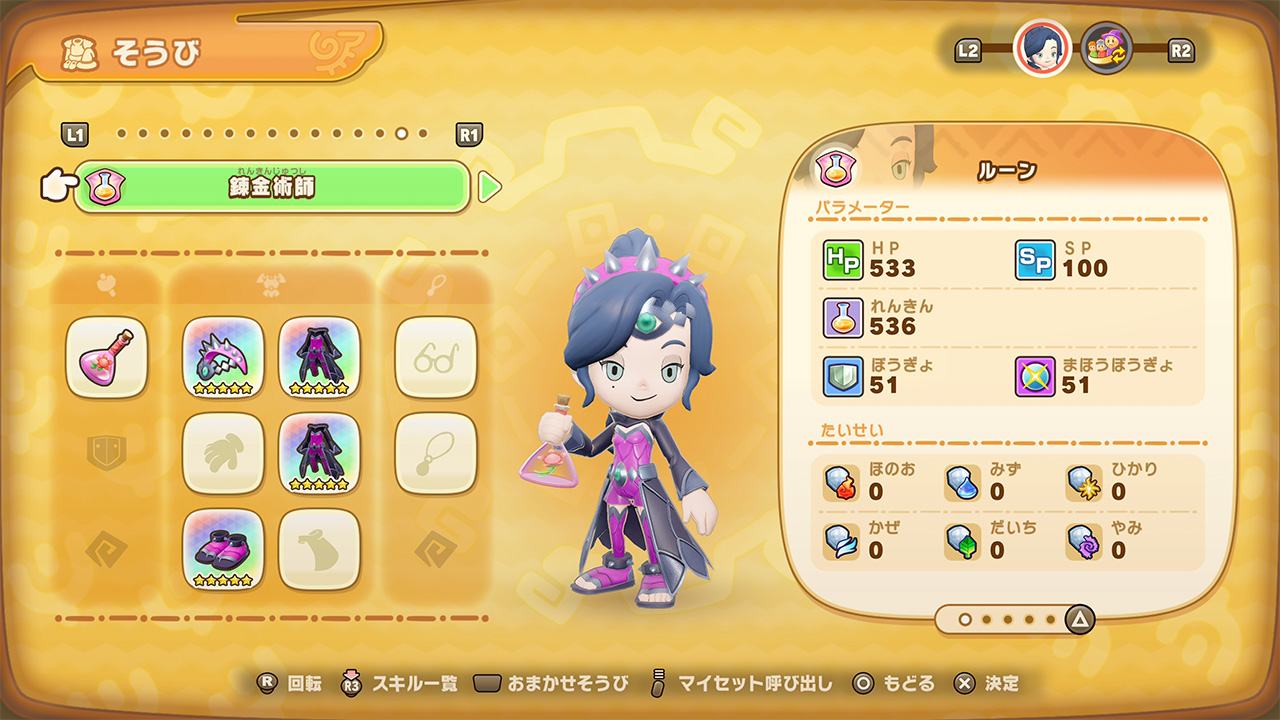Click the empty glasses accessory slot
Screen dimensions: 1280x720
point(435,360)
